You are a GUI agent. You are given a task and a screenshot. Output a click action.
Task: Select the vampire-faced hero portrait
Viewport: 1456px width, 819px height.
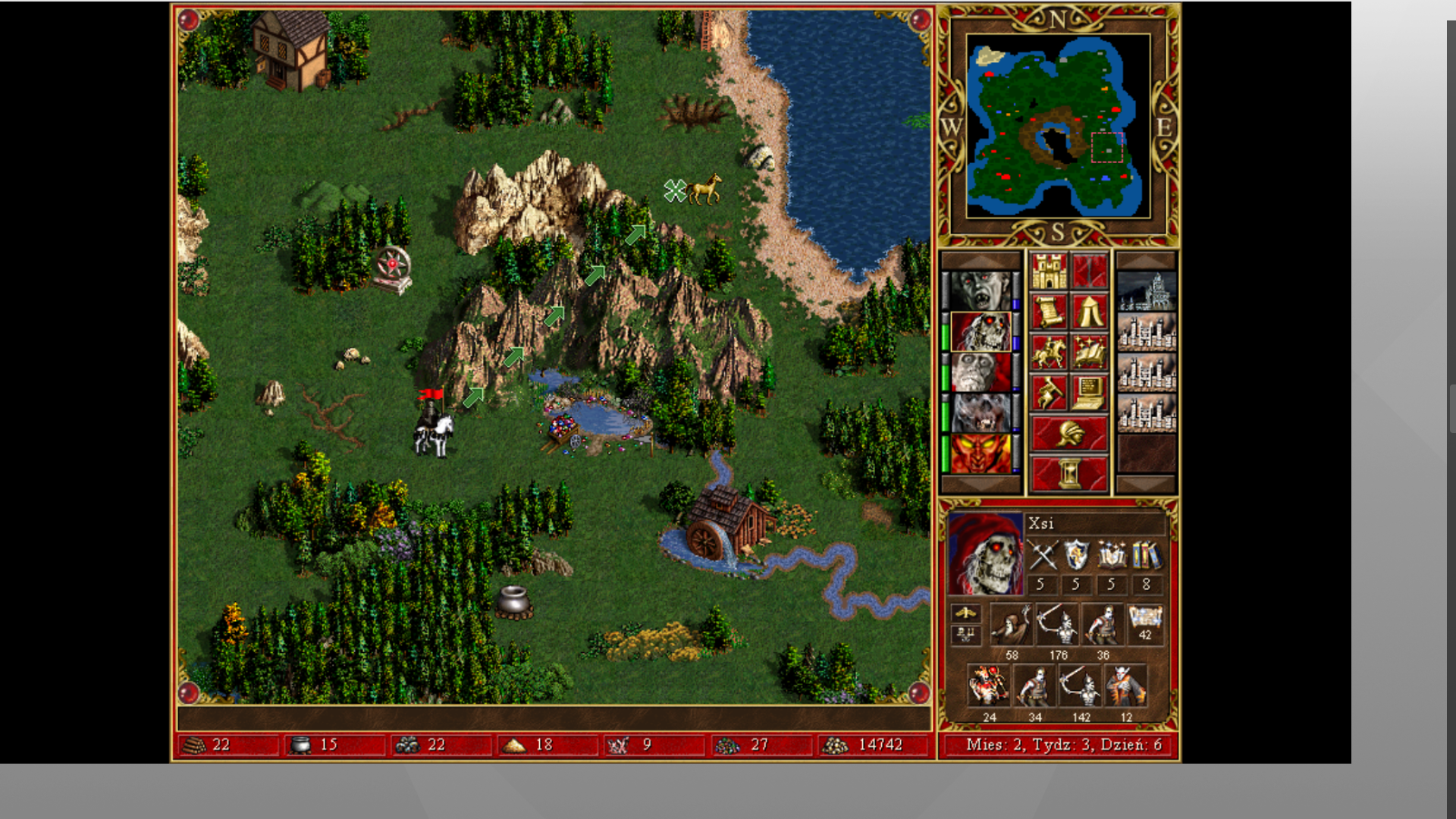point(981,291)
